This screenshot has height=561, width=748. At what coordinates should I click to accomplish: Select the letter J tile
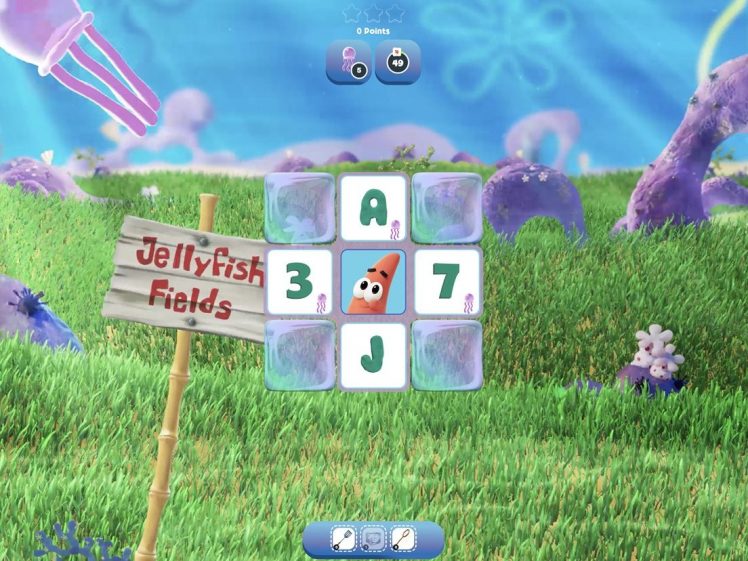tap(373, 355)
